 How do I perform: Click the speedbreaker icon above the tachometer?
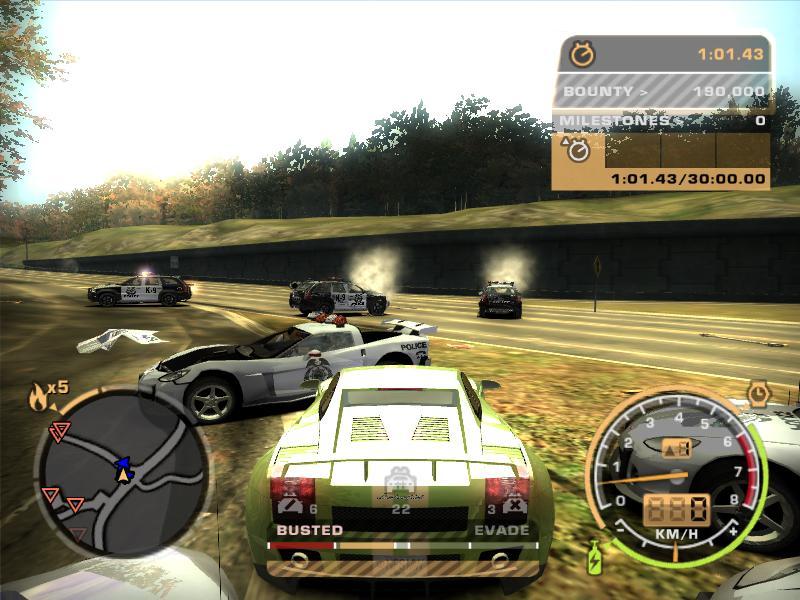pos(758,391)
